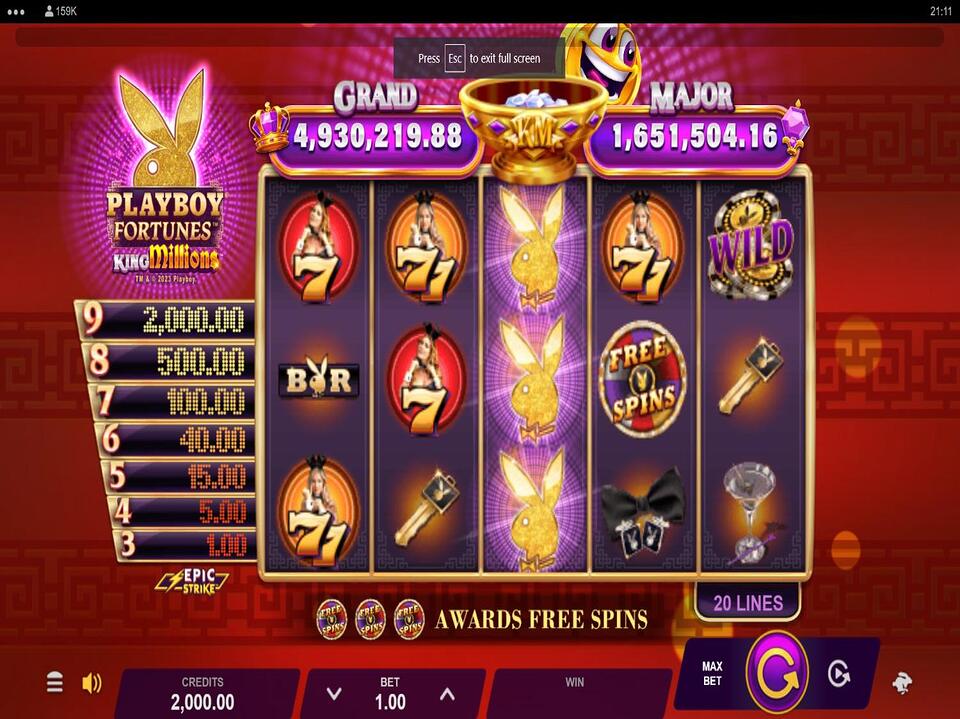The image size is (960, 719).
Task: Start autoplay spins
Action: point(838,674)
